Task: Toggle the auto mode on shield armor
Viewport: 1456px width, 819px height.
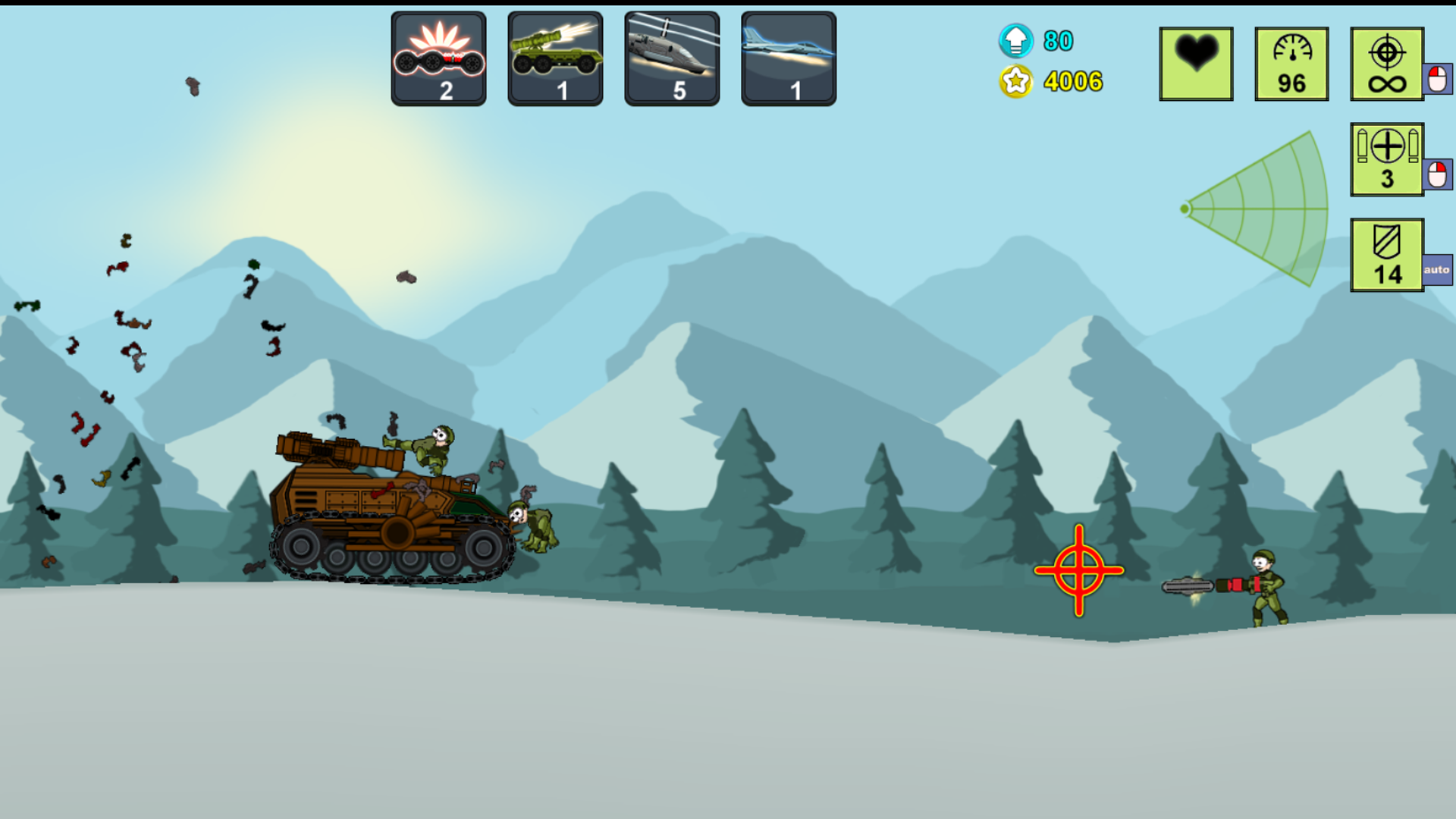Action: (1436, 269)
